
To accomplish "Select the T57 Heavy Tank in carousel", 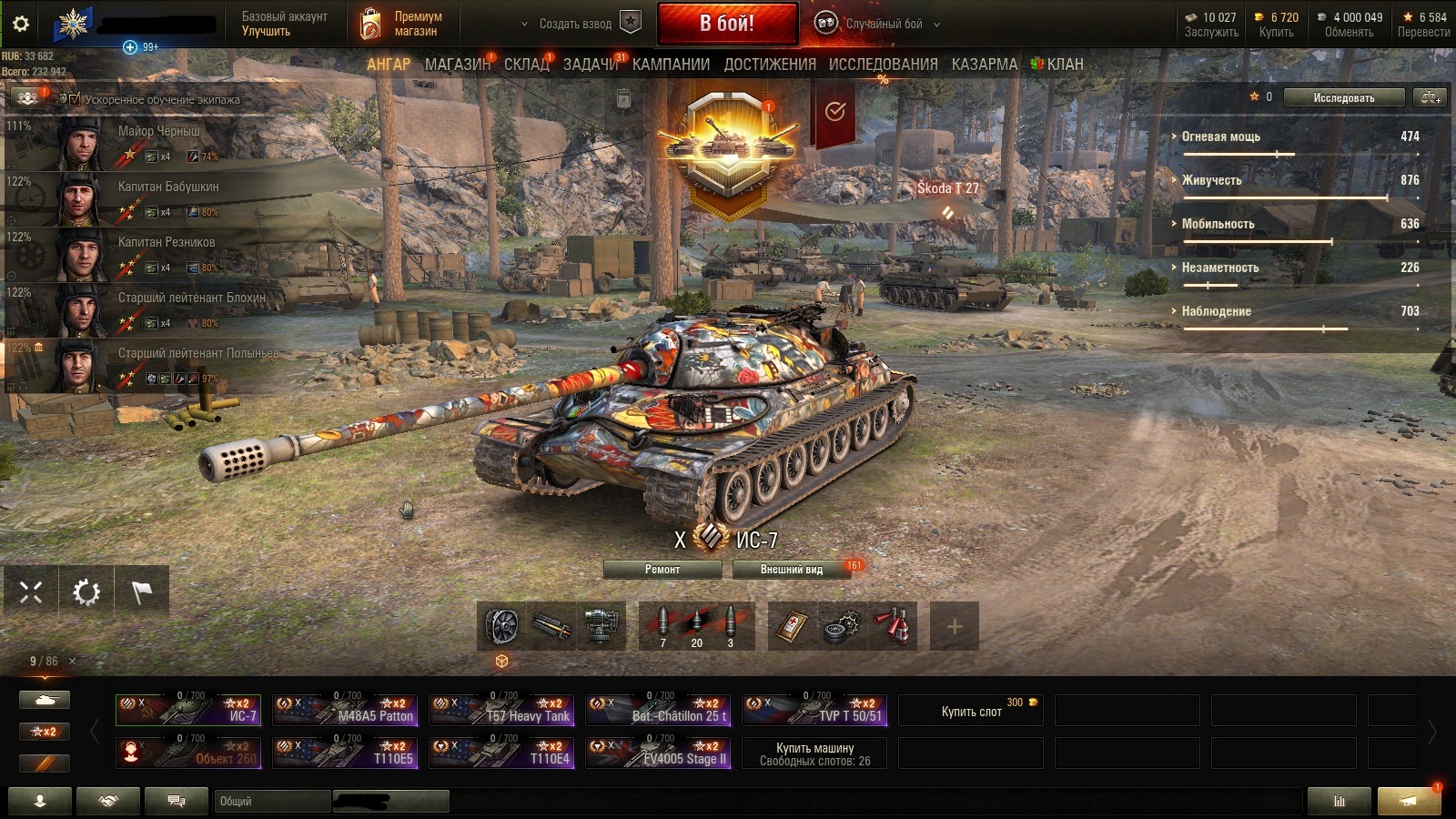I will tap(501, 710).
